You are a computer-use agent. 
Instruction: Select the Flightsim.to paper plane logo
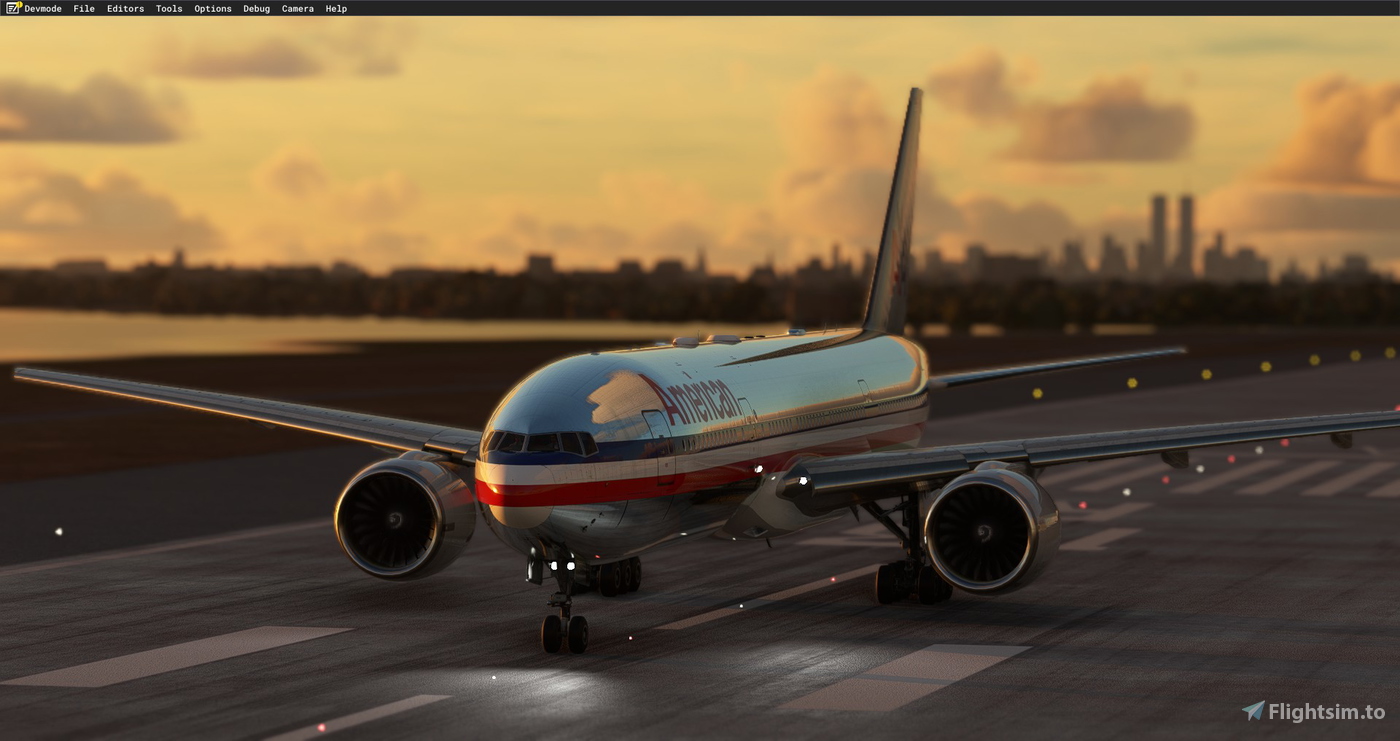coord(1254,710)
